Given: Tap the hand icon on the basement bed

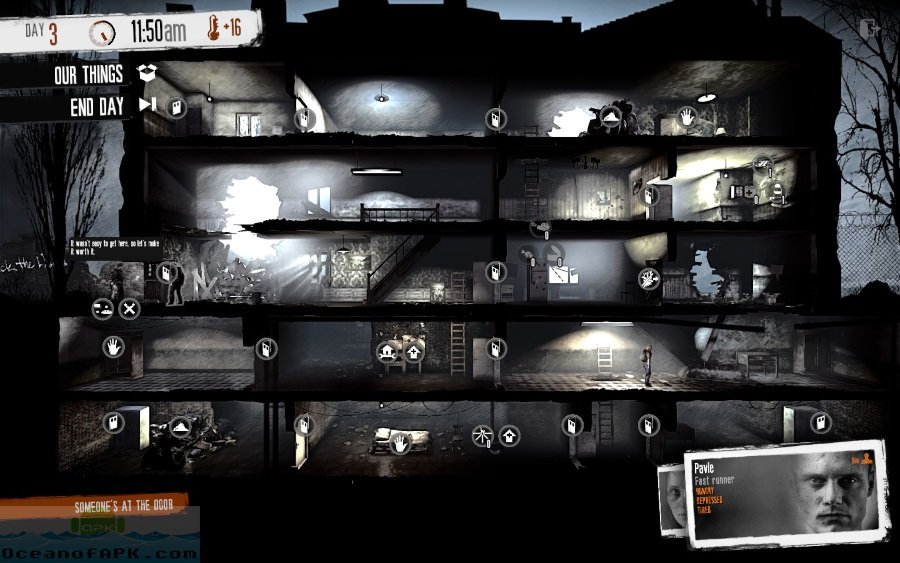Looking at the screenshot, I should click(x=399, y=440).
